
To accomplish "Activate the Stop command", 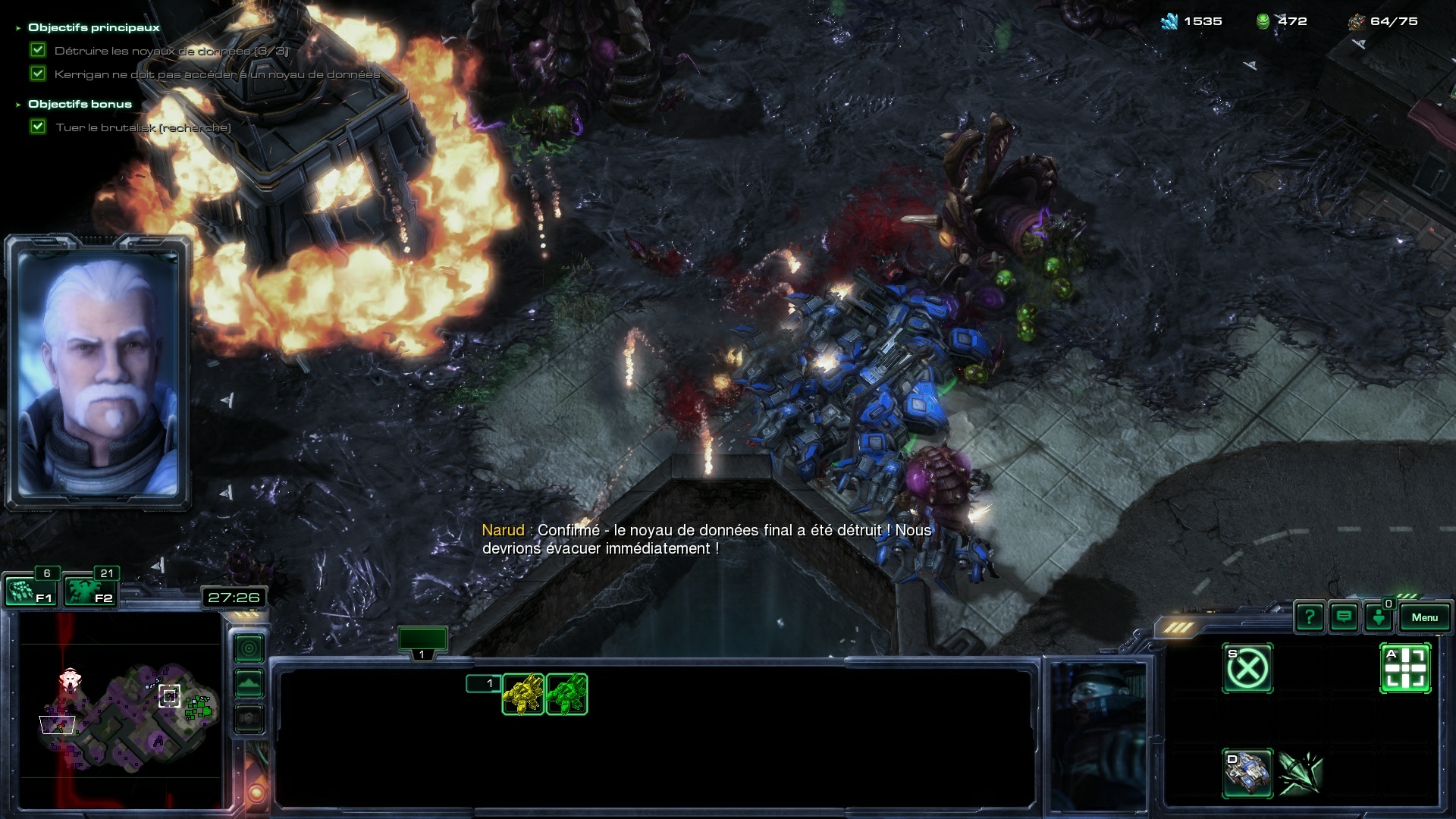I will [x=1247, y=668].
